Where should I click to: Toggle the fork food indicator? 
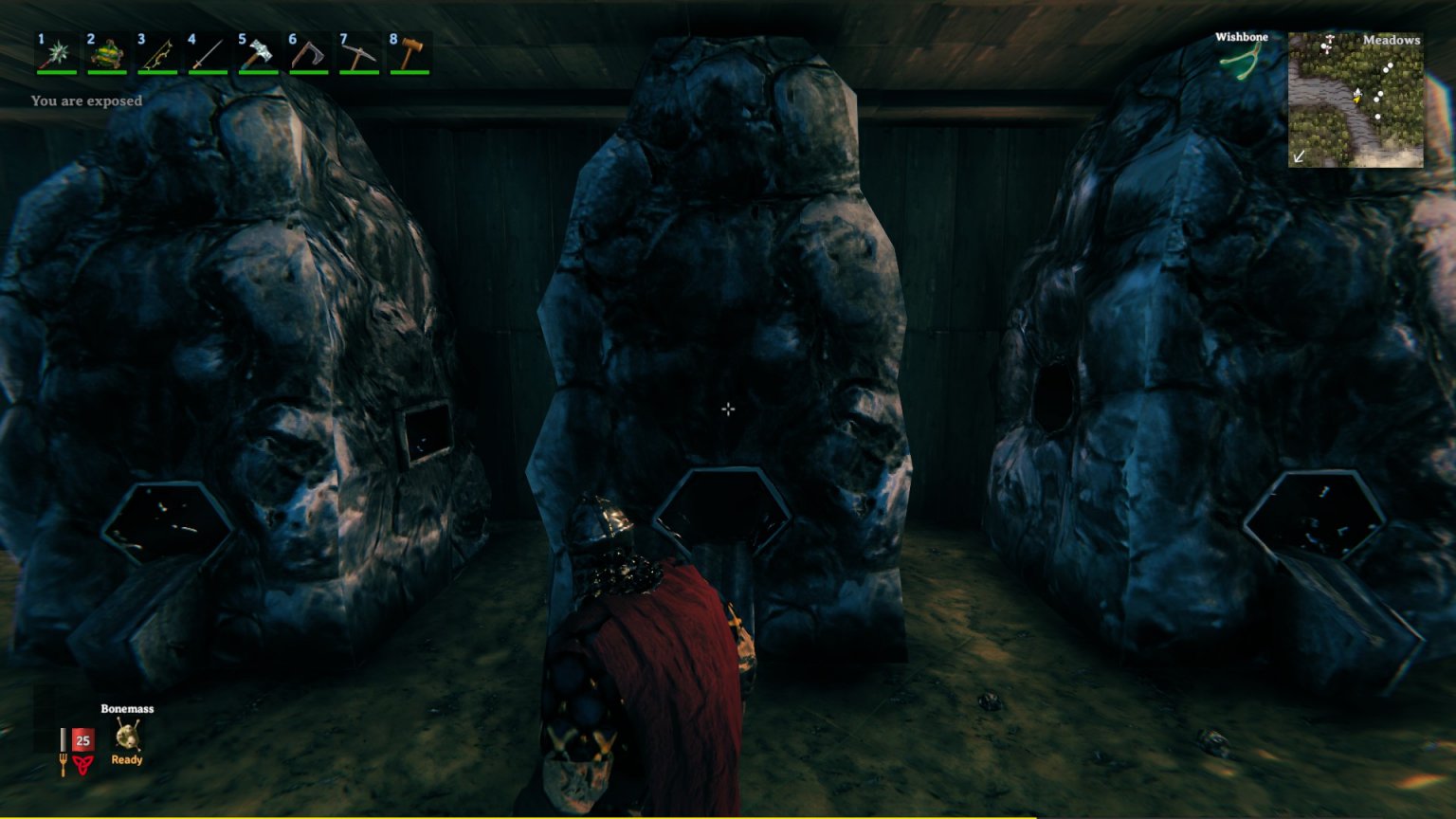(x=63, y=765)
